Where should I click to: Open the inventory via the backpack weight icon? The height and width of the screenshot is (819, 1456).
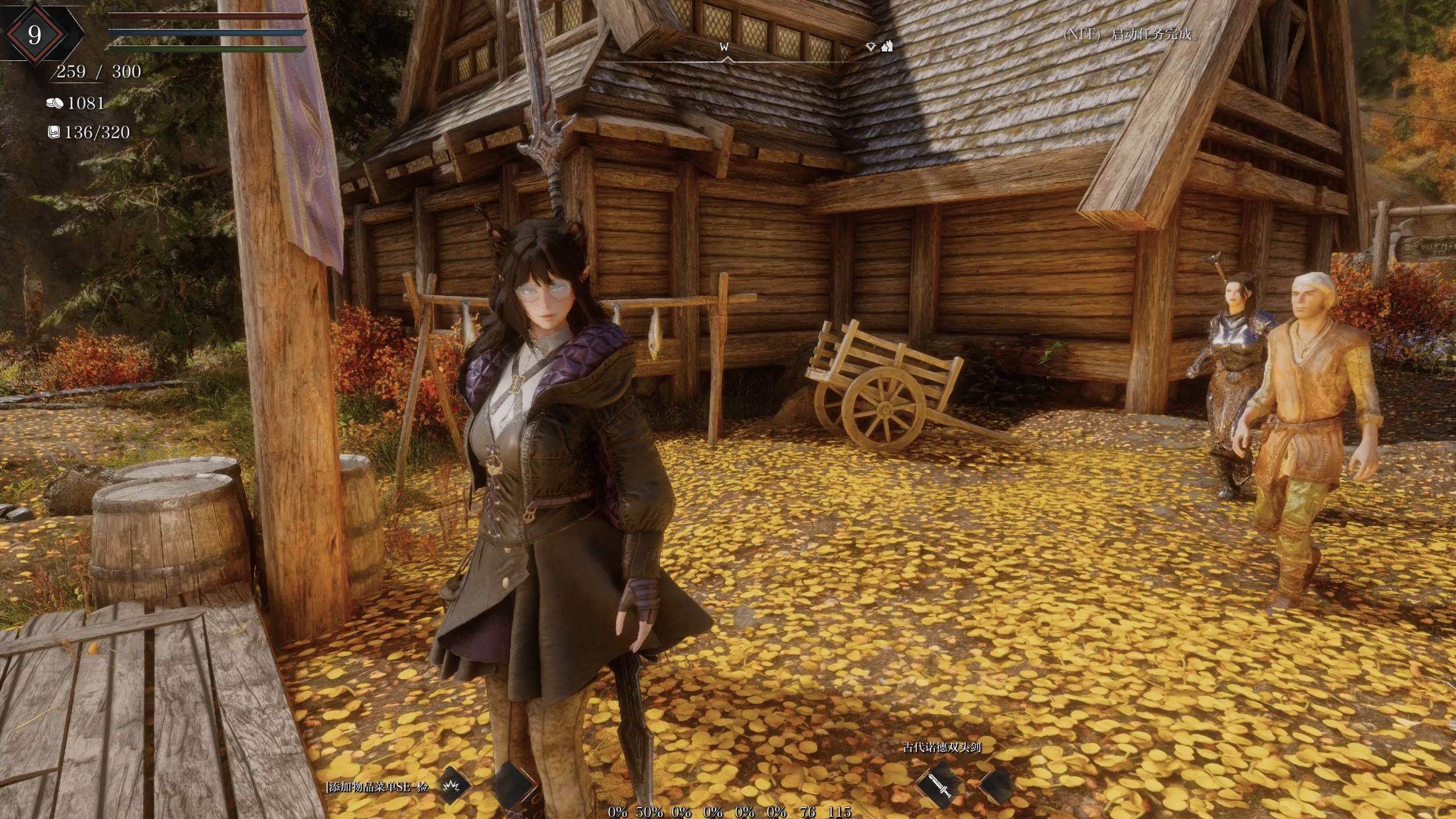(54, 133)
